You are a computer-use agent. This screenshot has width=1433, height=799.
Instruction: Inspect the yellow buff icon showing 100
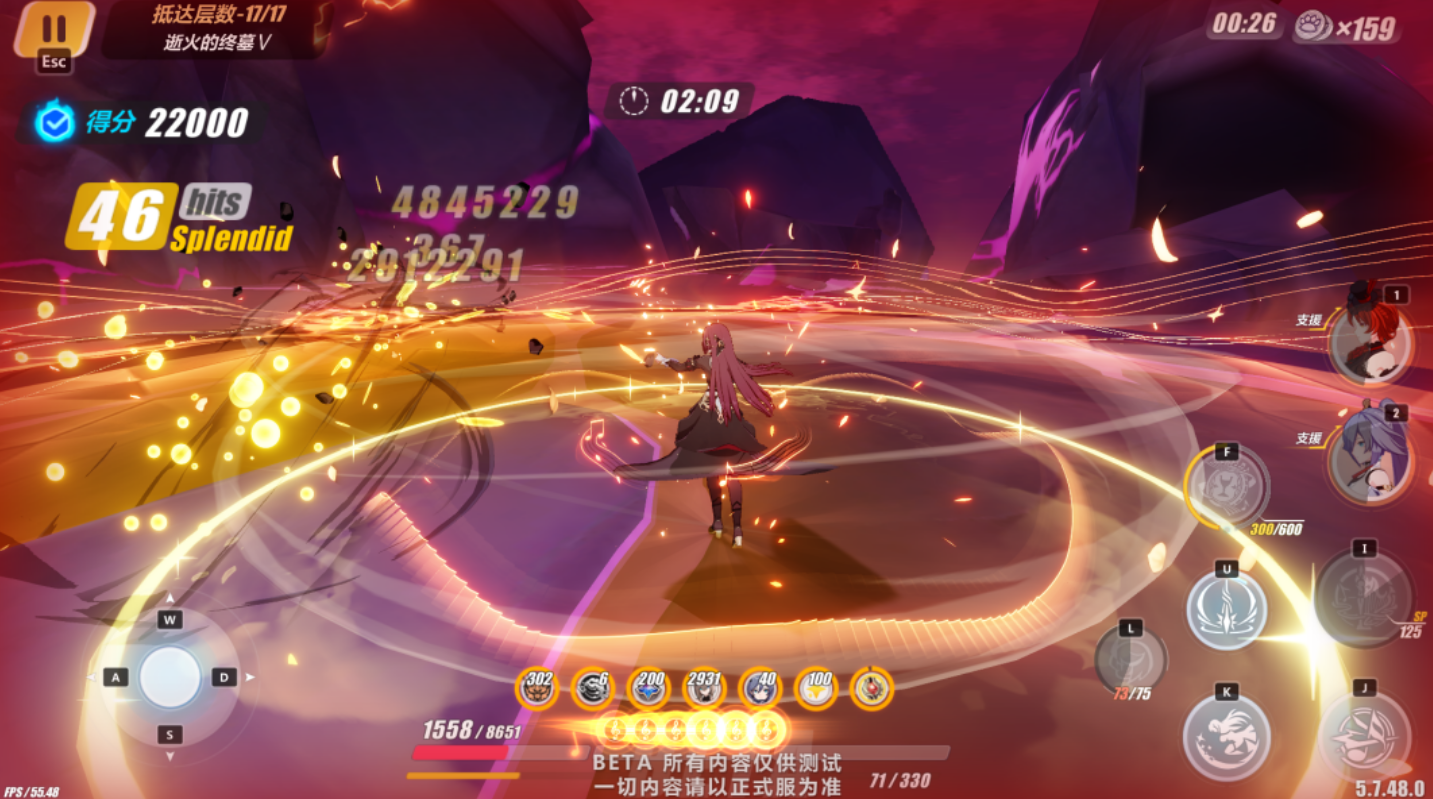point(816,688)
